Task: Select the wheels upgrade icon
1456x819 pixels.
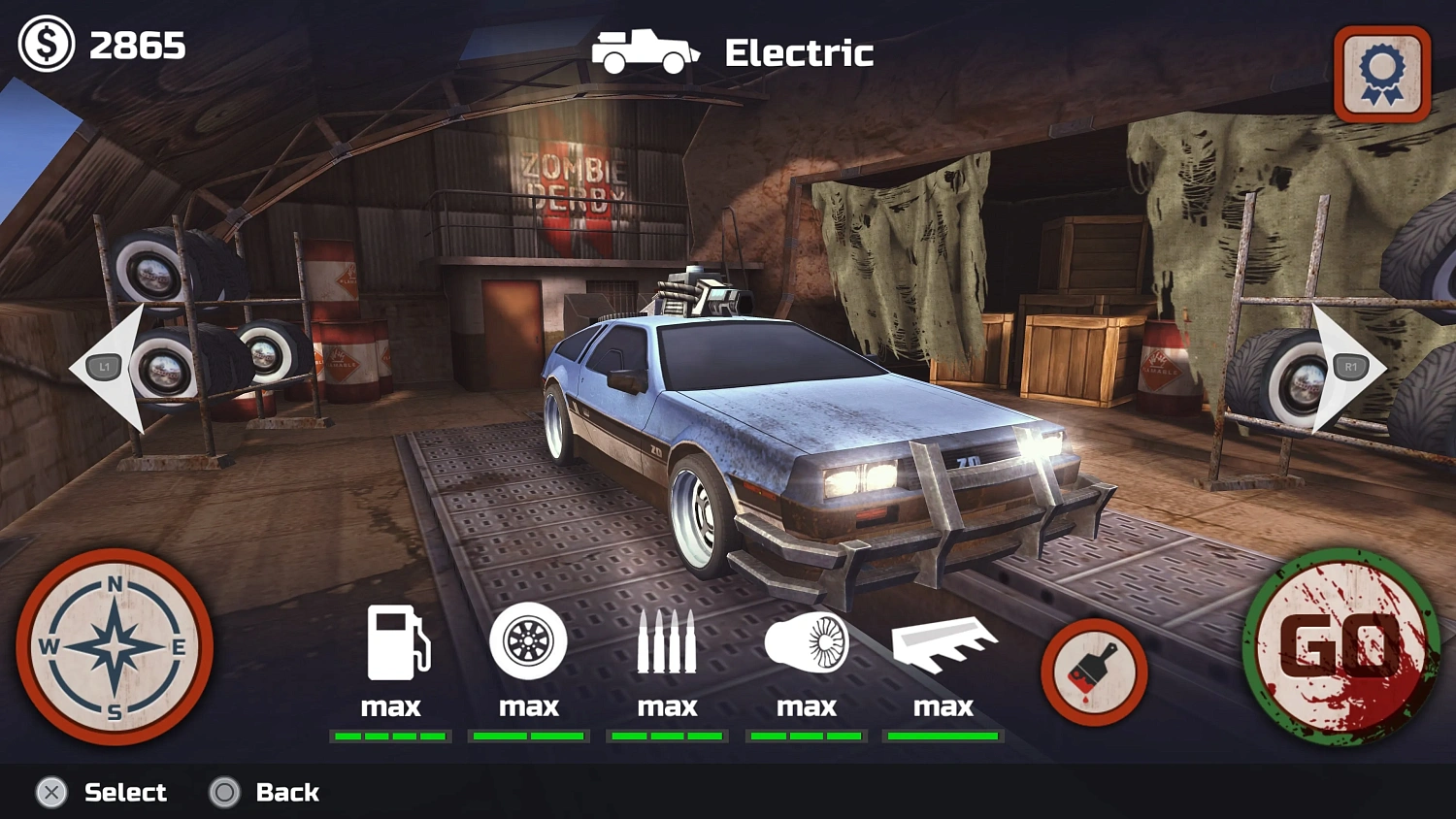Action: (529, 640)
